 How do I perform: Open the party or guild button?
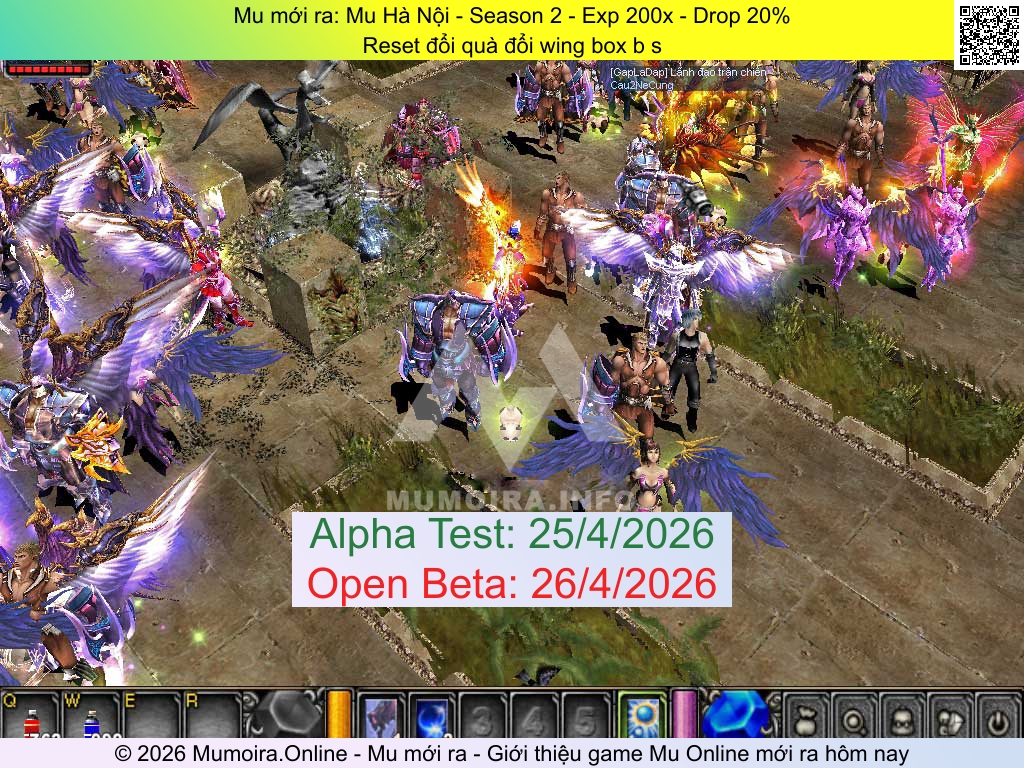pos(951,717)
